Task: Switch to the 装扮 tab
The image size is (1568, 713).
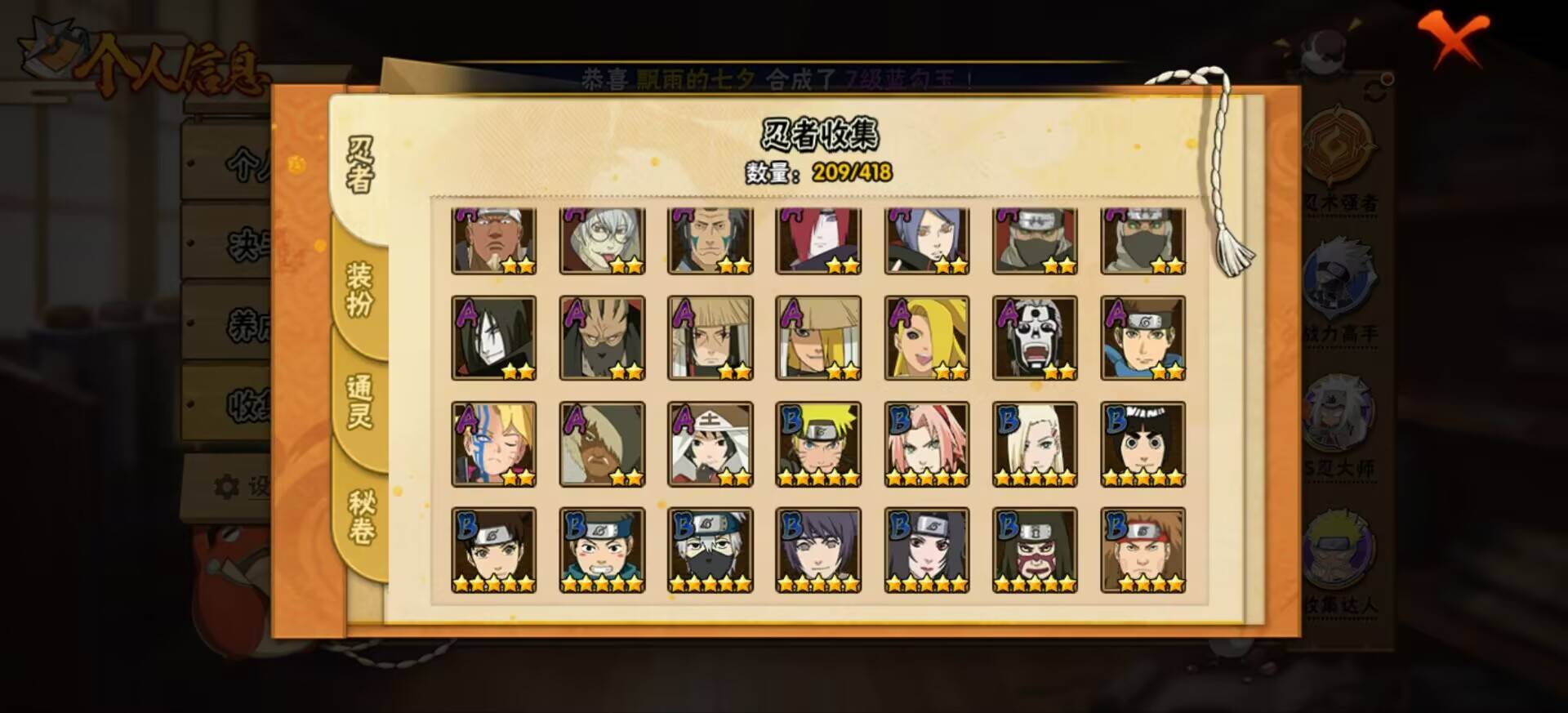Action: pos(357,289)
